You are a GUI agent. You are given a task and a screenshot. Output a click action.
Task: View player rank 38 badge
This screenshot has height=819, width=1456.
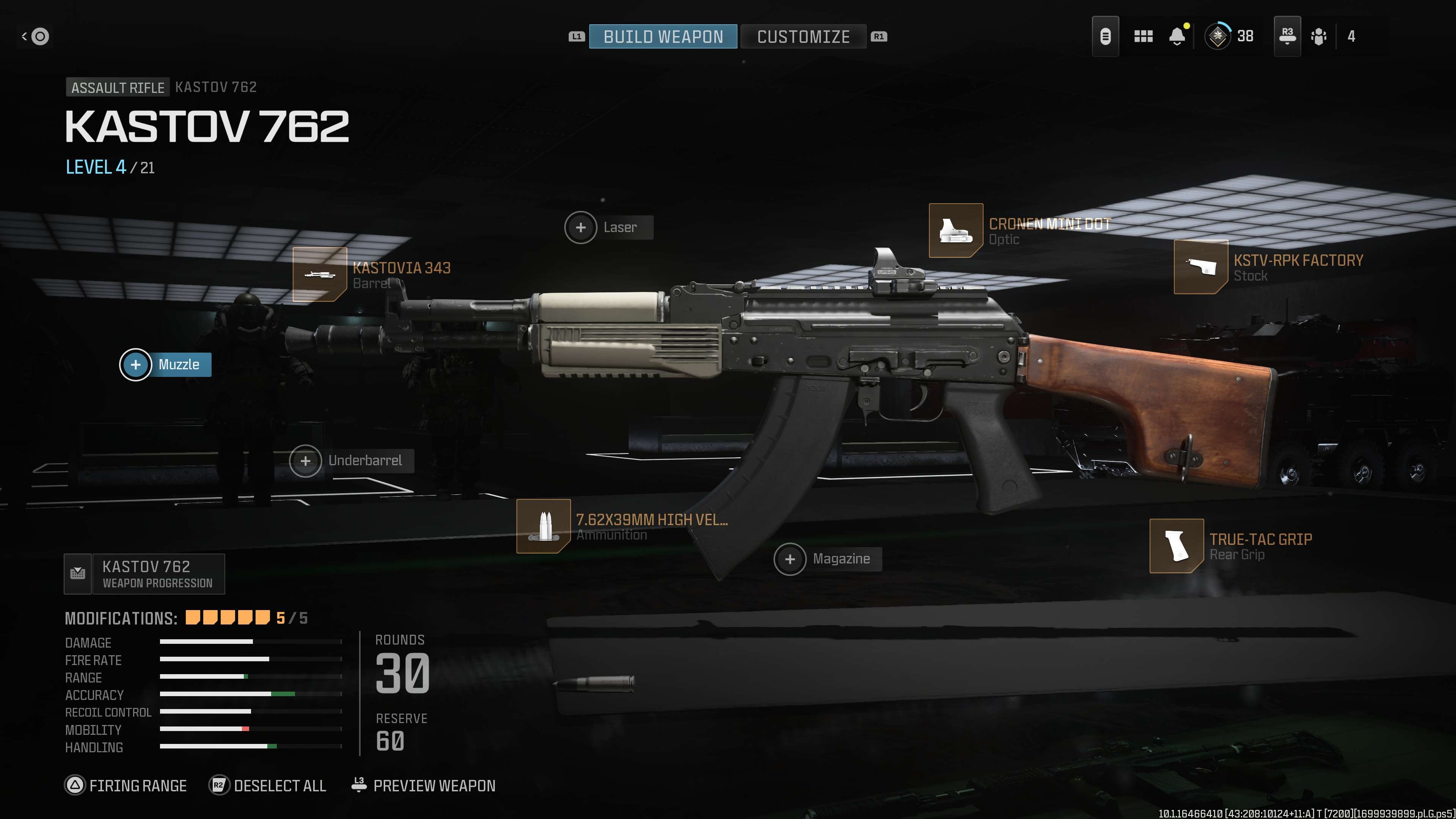[x=1218, y=37]
